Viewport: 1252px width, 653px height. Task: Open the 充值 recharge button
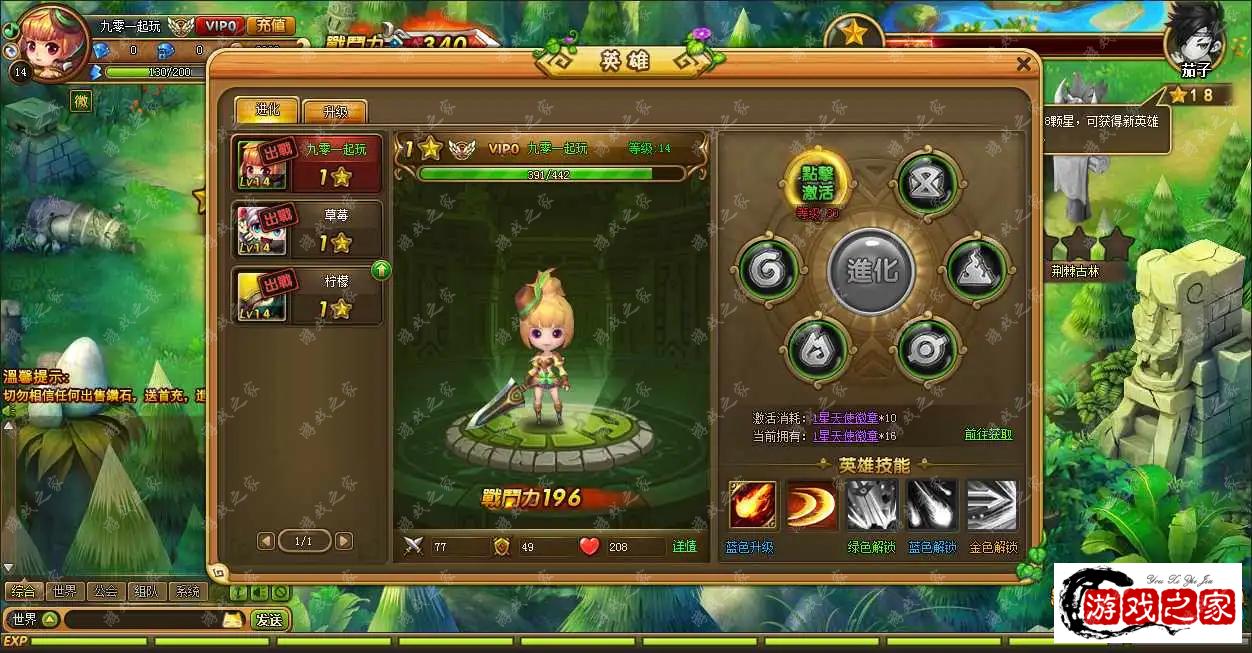(270, 26)
